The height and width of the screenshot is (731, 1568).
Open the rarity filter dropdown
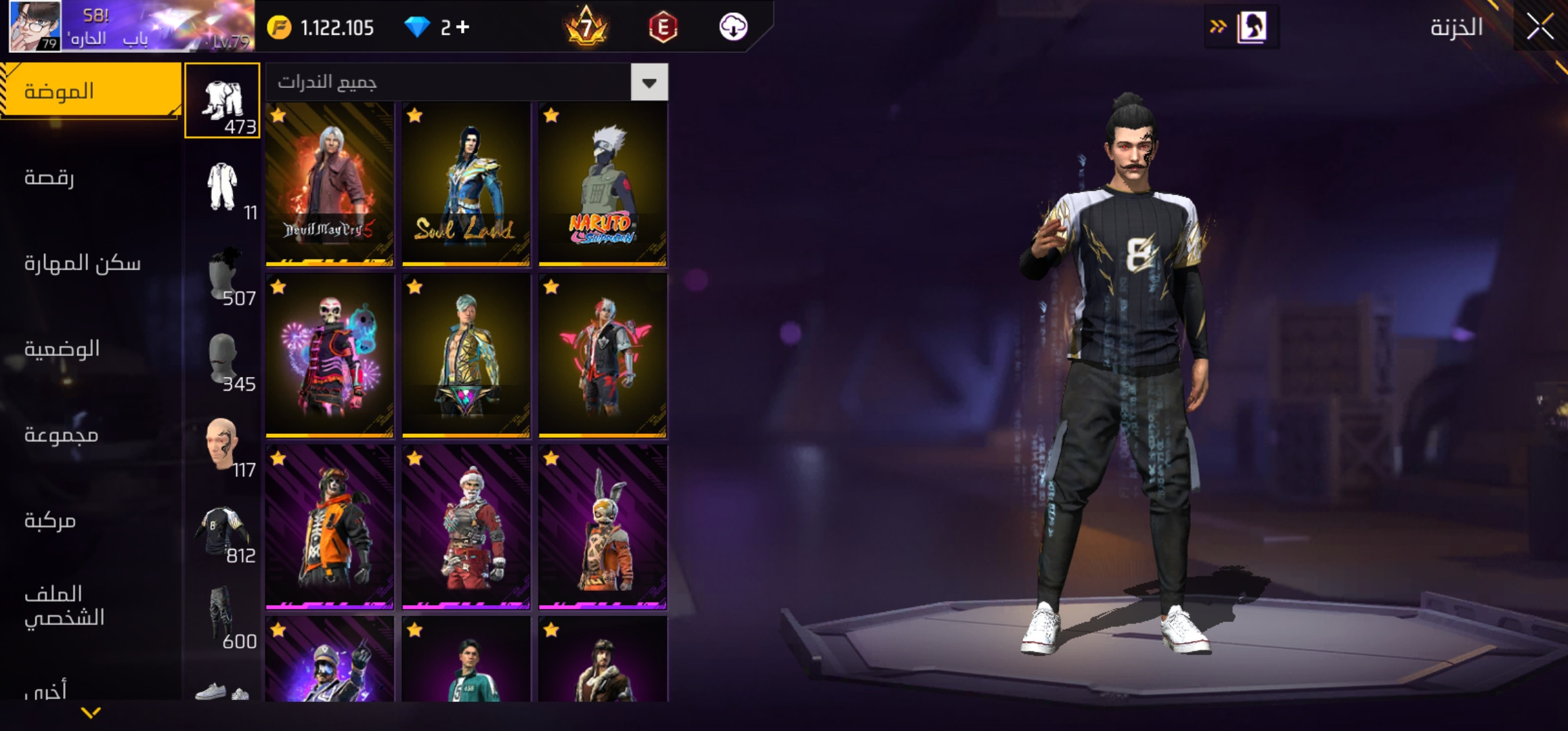point(649,83)
